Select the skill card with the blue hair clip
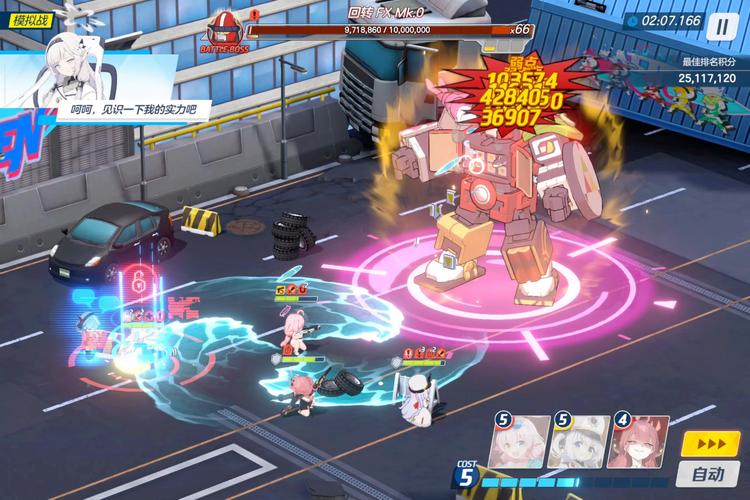Viewport: 750px width, 500px height. tap(520, 442)
